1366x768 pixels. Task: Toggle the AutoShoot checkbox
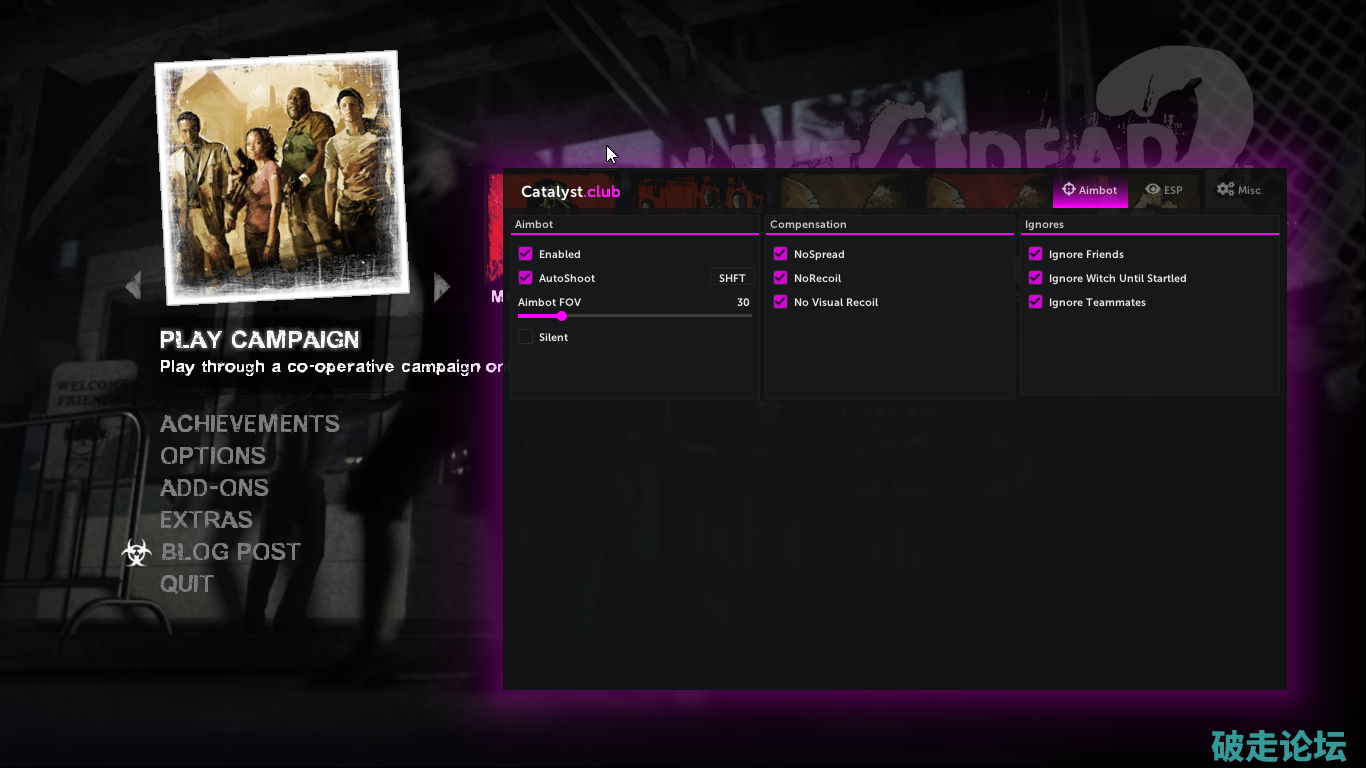click(526, 278)
